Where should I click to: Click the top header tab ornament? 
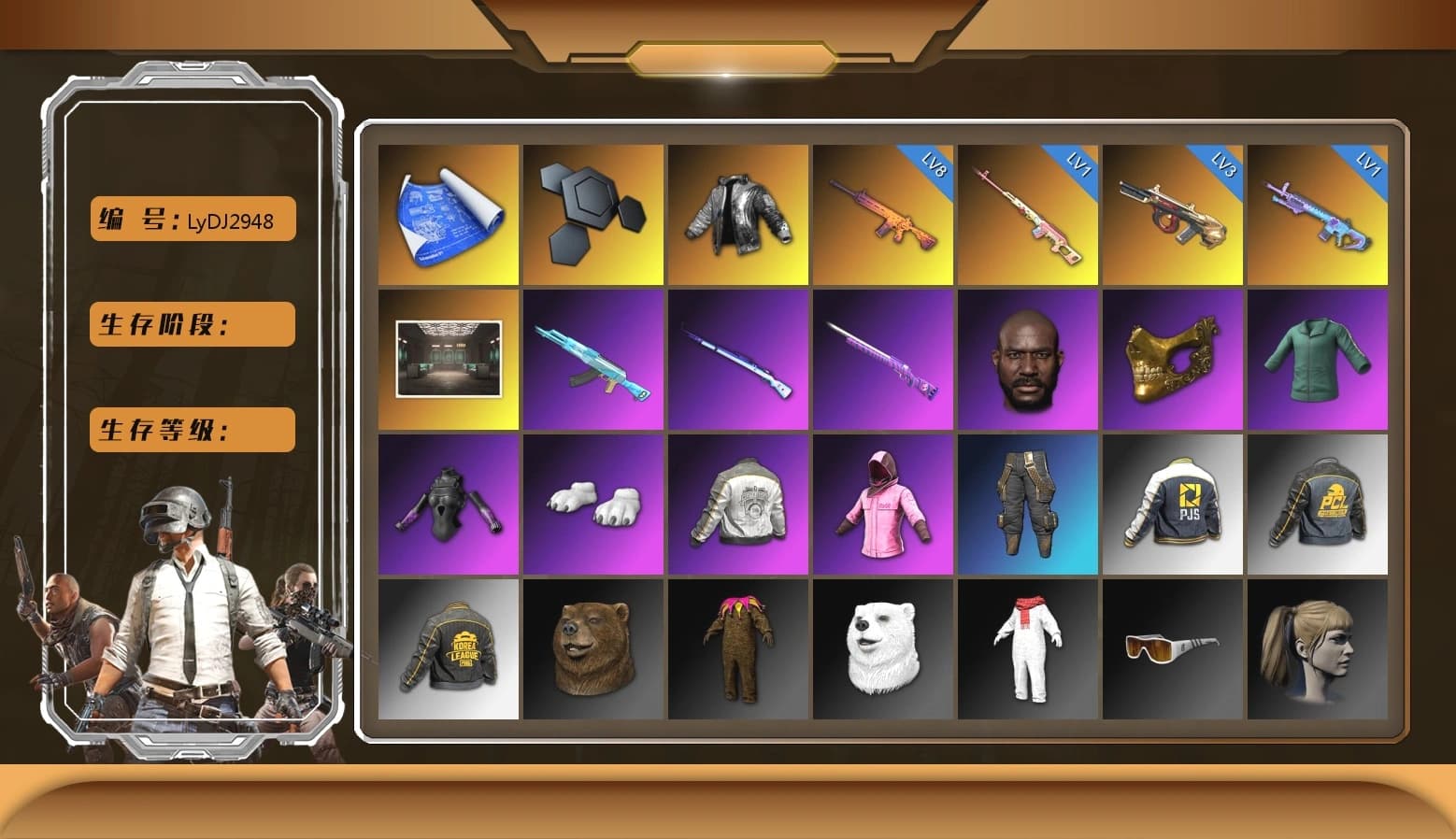(x=729, y=56)
